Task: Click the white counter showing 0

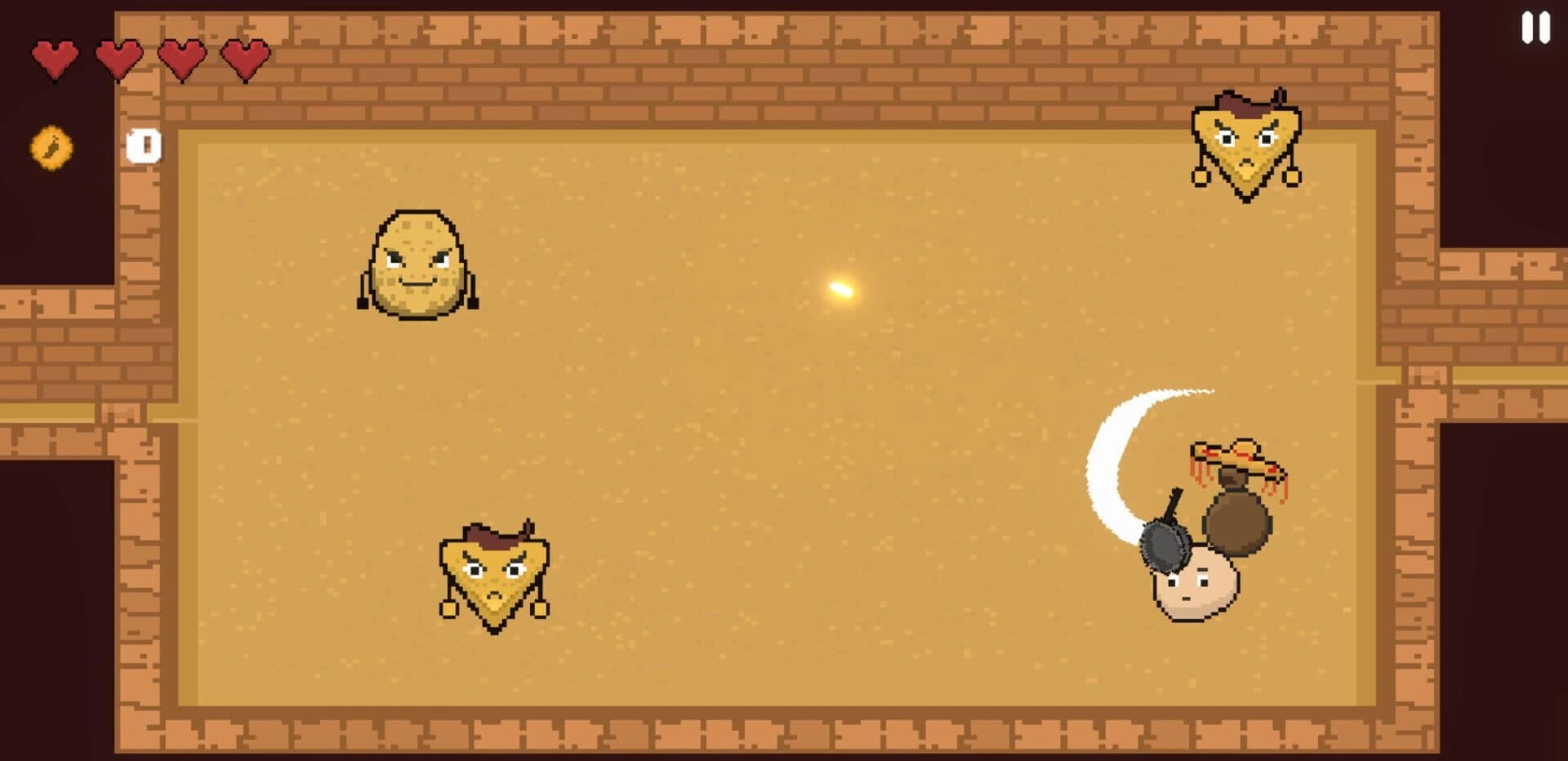Action: (143, 147)
